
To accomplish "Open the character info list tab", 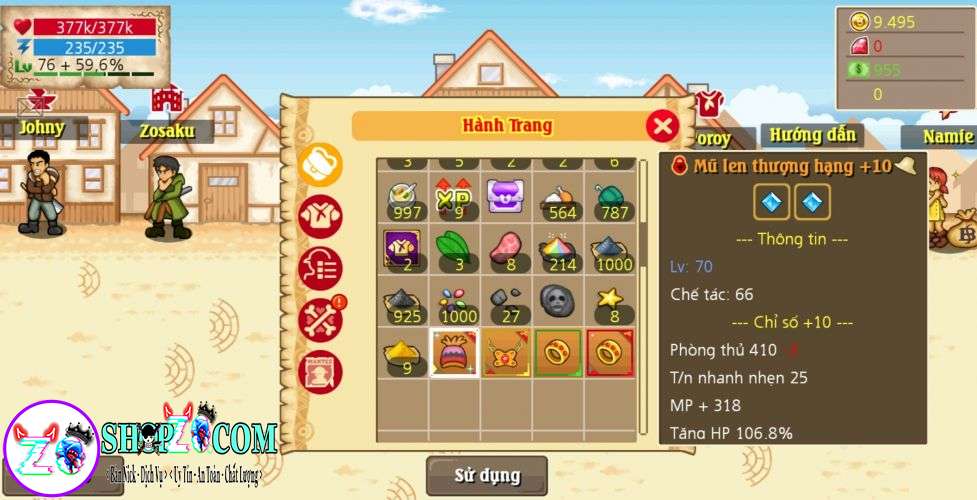I will coord(320,268).
